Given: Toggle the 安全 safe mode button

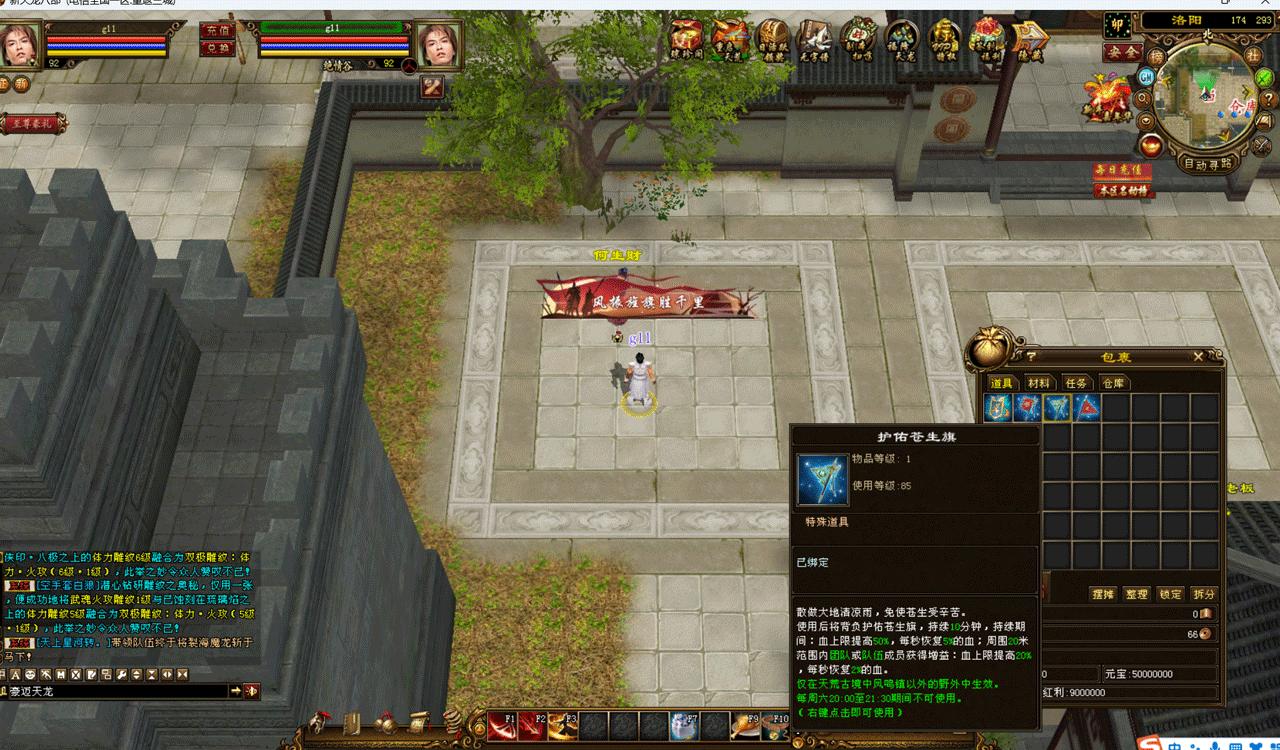Looking at the screenshot, I should (x=1122, y=52).
